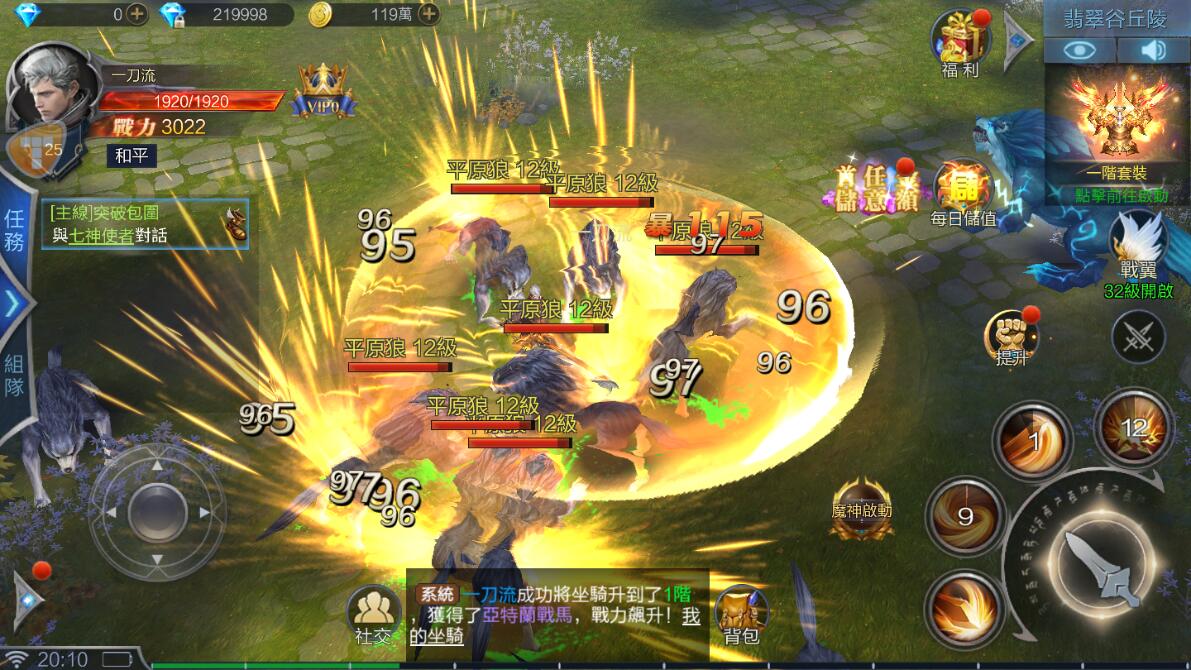Toggle the eye visibility button
This screenshot has height=670, width=1191.
click(1080, 50)
